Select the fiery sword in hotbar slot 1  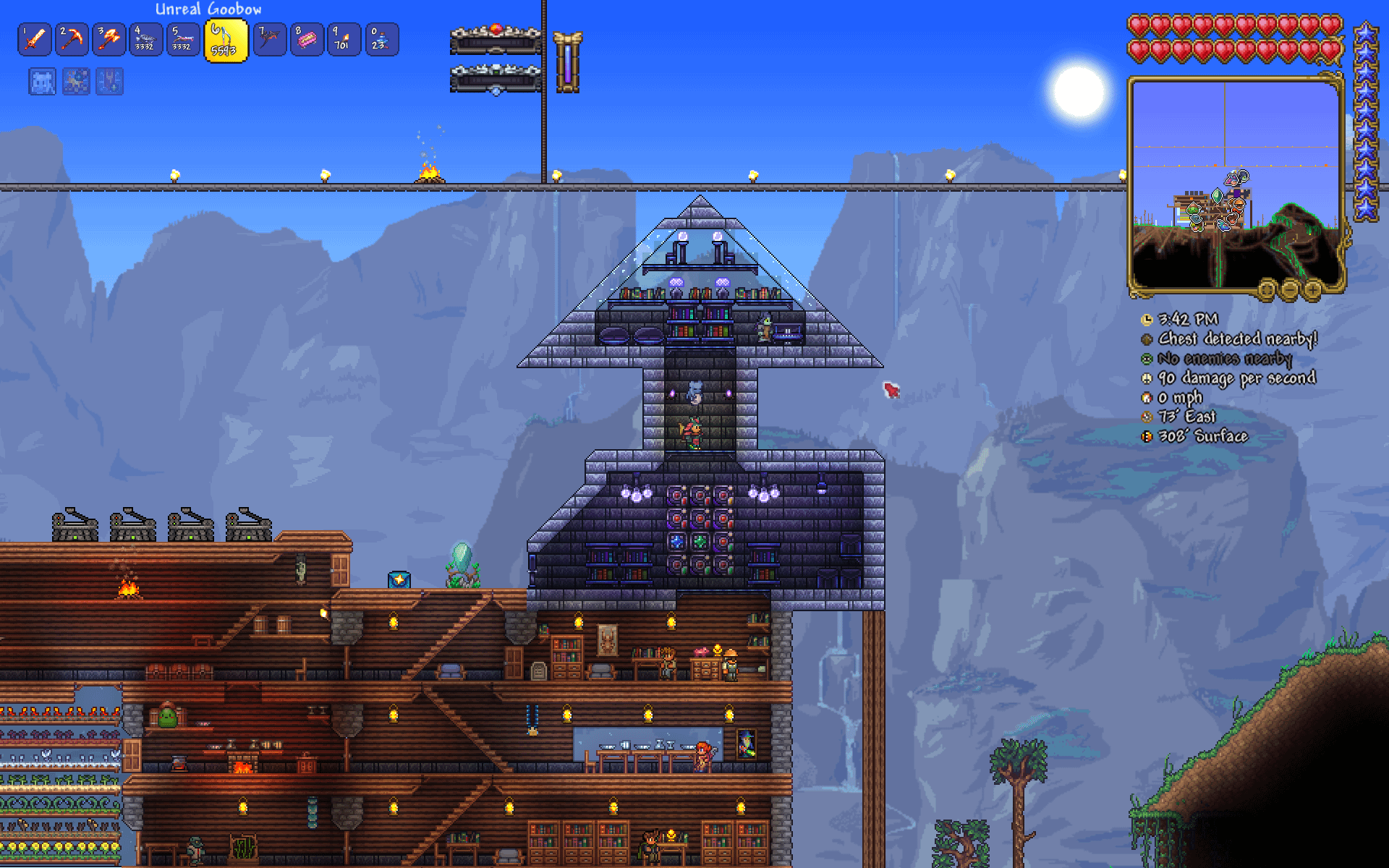coord(35,40)
